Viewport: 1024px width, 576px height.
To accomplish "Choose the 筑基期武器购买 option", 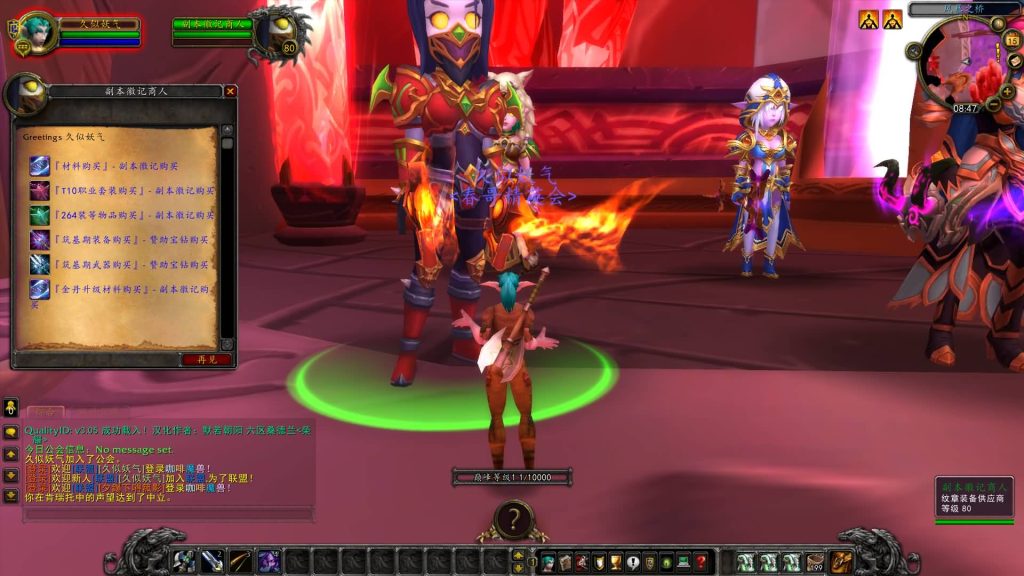I will tap(120, 265).
